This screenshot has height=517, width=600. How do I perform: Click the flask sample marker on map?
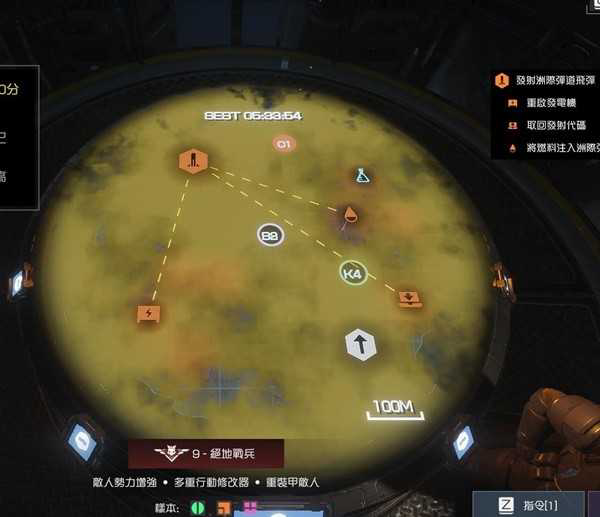pos(362,175)
